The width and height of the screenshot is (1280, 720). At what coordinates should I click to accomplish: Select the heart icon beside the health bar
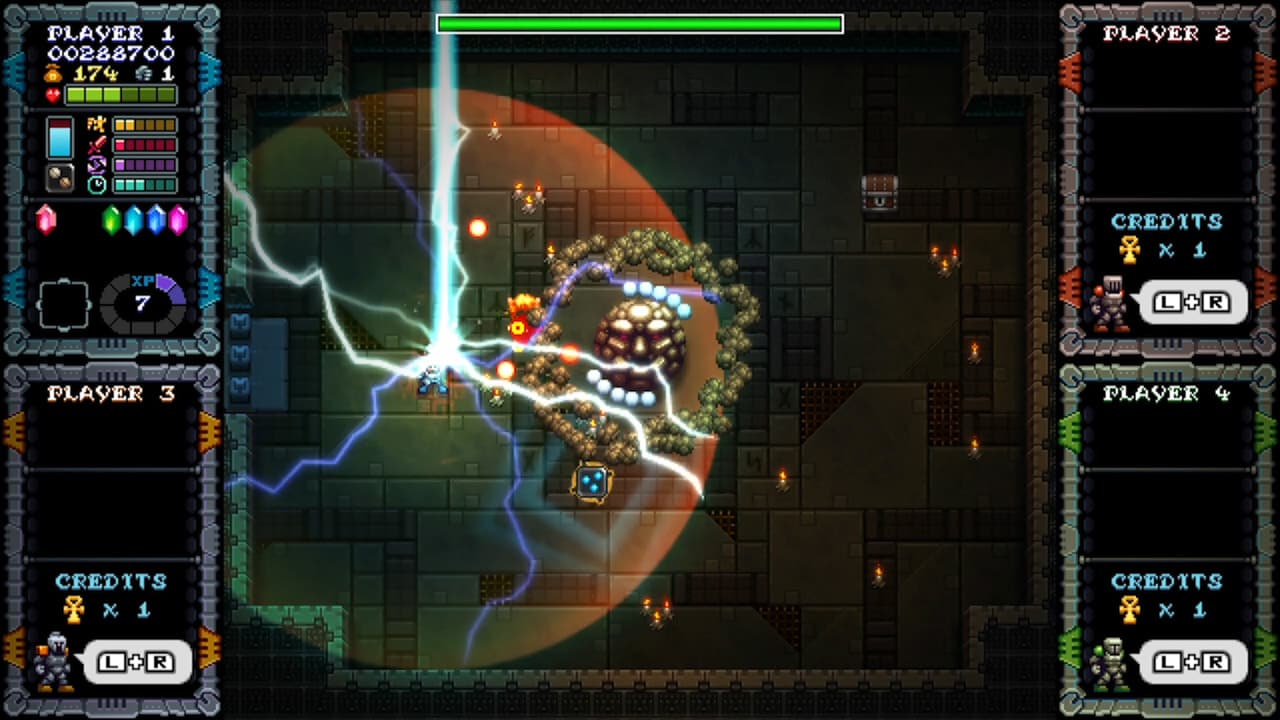tap(52, 95)
